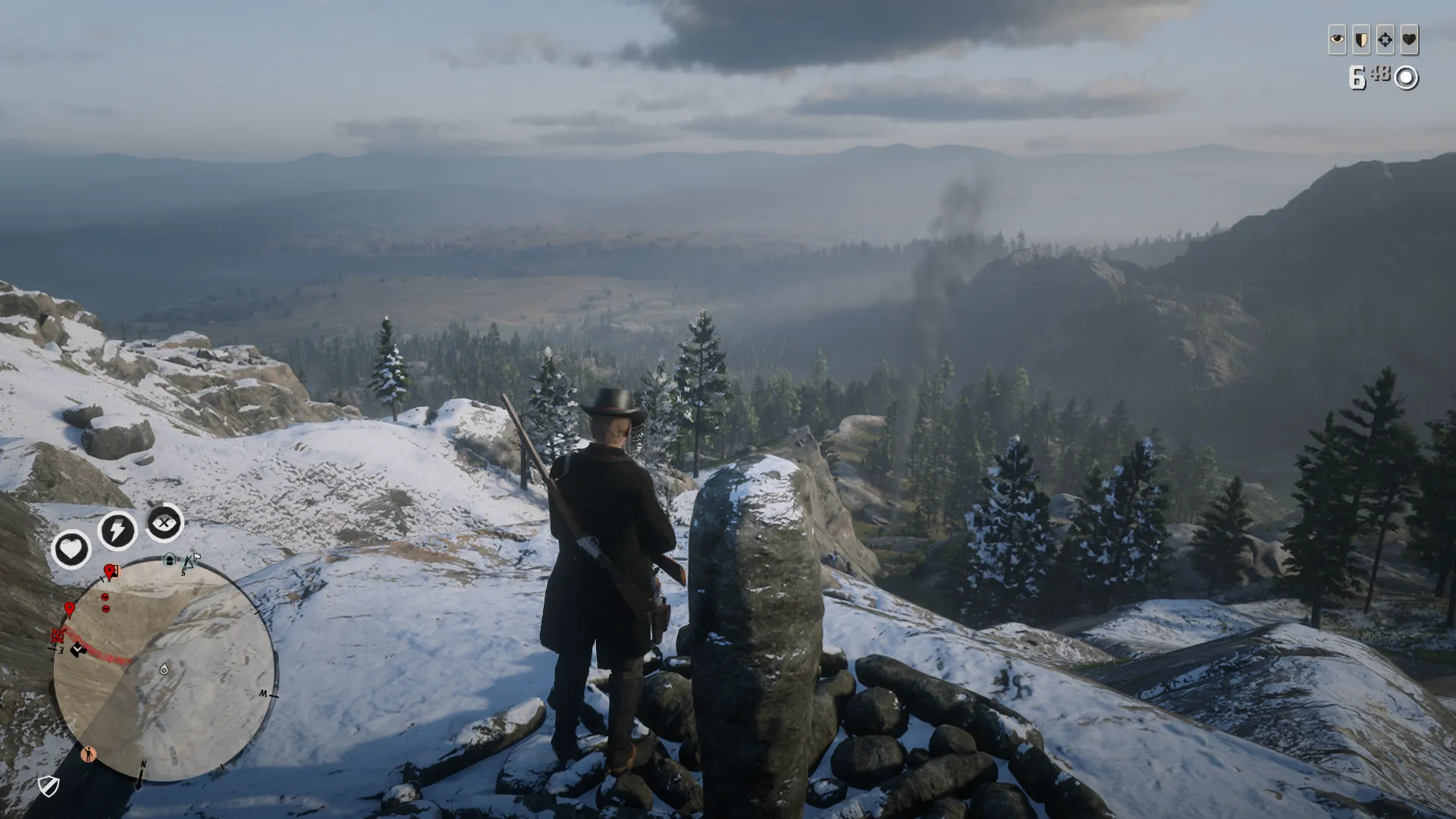Click the black checkmark marker on minimap
This screenshot has height=819, width=1456.
coord(77,650)
